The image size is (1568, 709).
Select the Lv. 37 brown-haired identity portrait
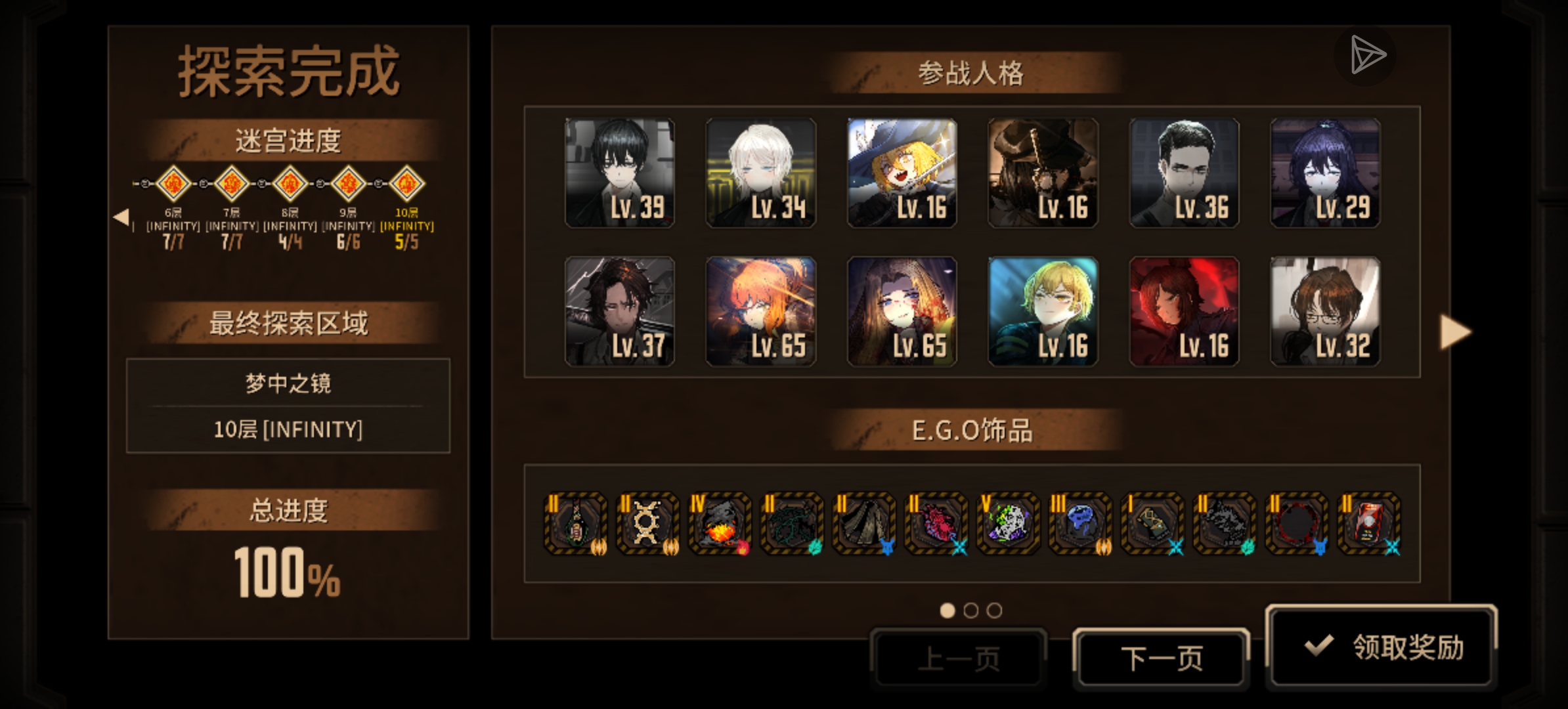click(619, 311)
